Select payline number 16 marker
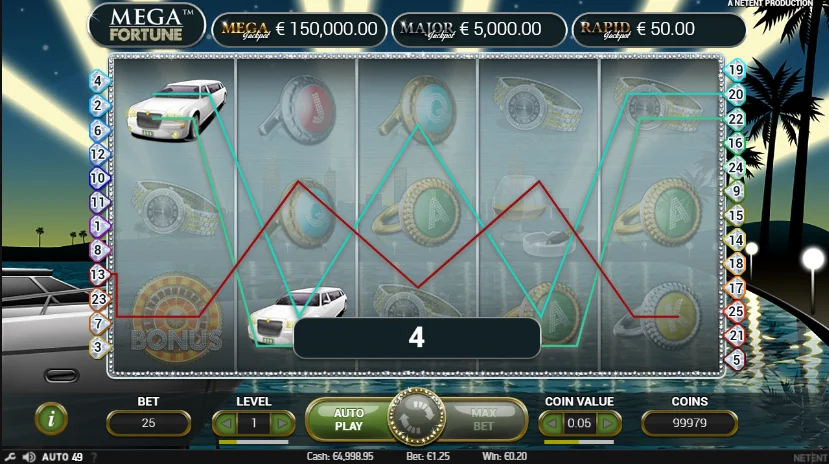 point(736,143)
